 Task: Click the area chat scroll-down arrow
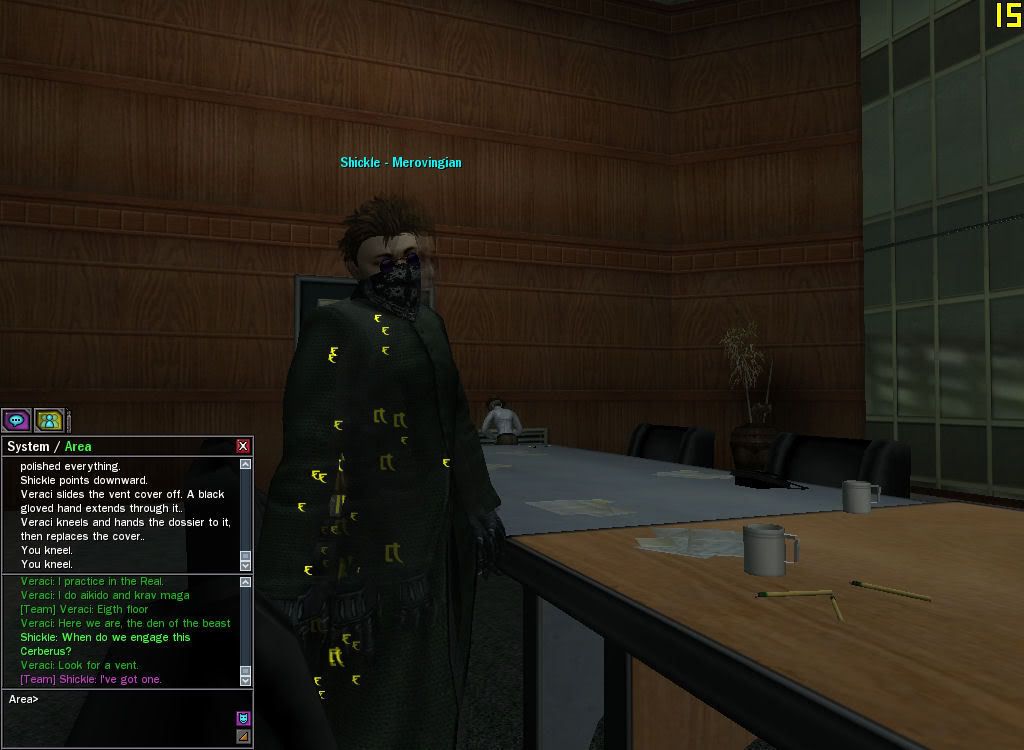tap(245, 681)
